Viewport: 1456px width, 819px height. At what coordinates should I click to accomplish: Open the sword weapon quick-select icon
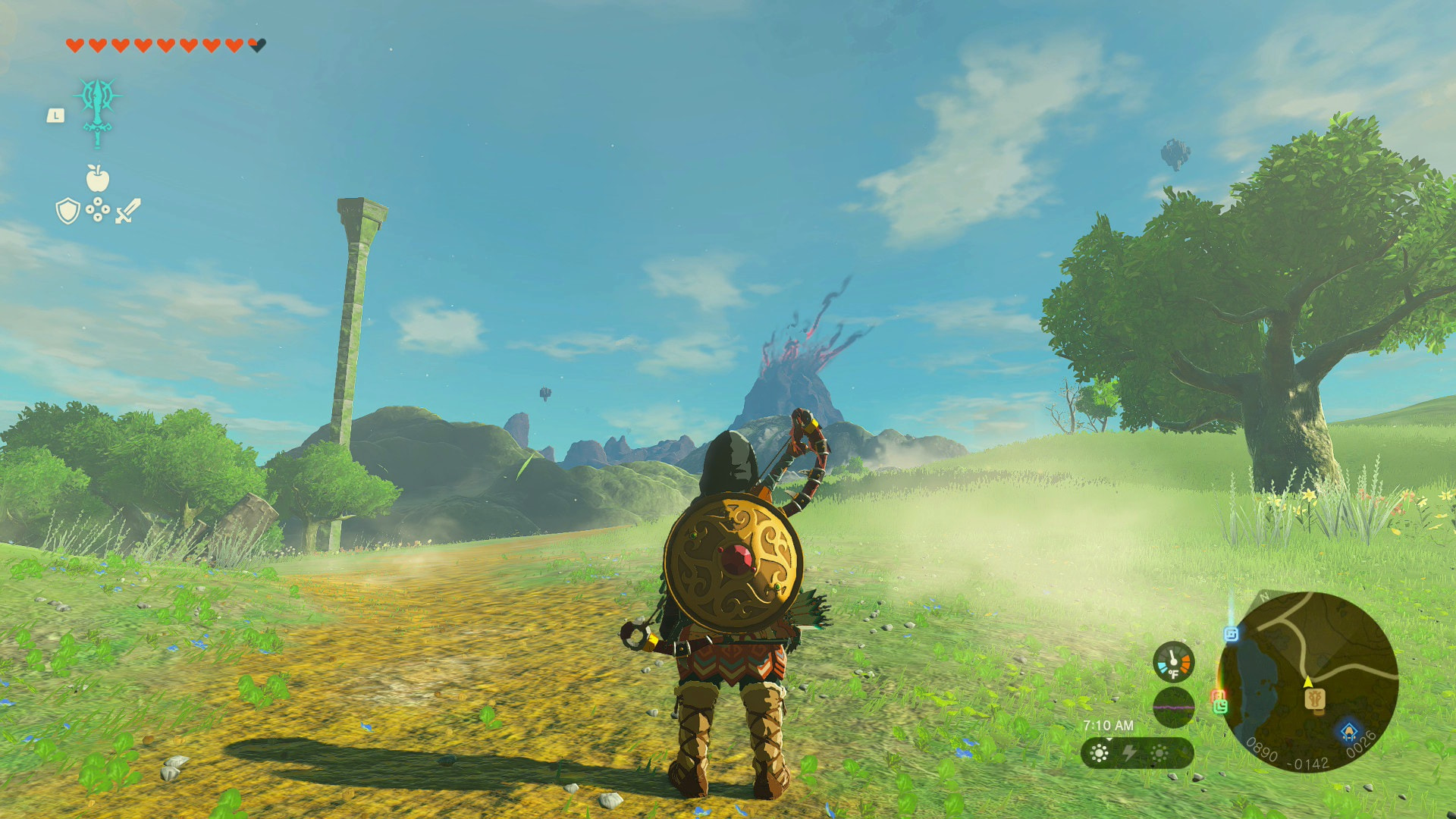pos(128,211)
